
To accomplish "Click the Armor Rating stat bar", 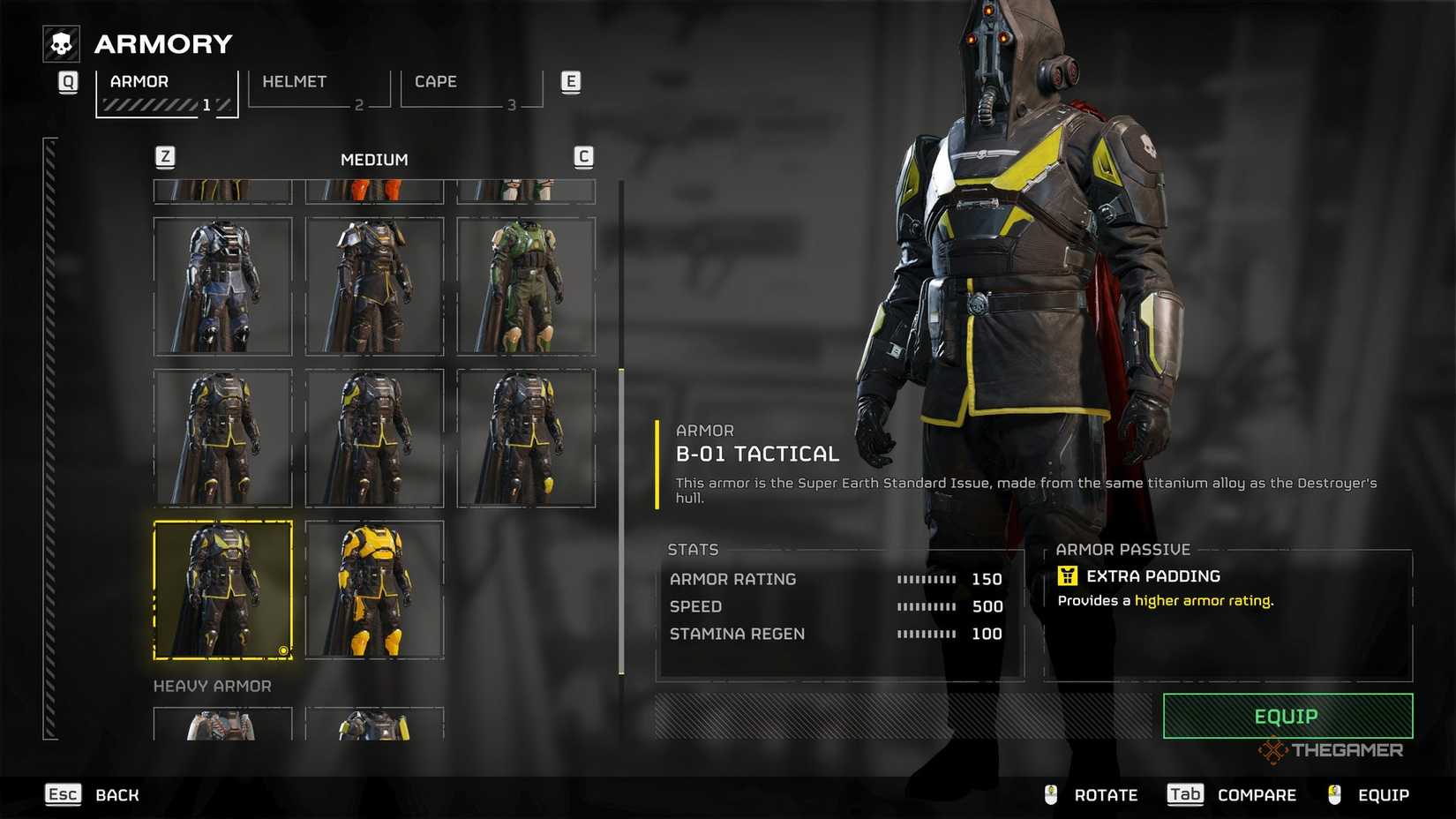I will pos(925,579).
